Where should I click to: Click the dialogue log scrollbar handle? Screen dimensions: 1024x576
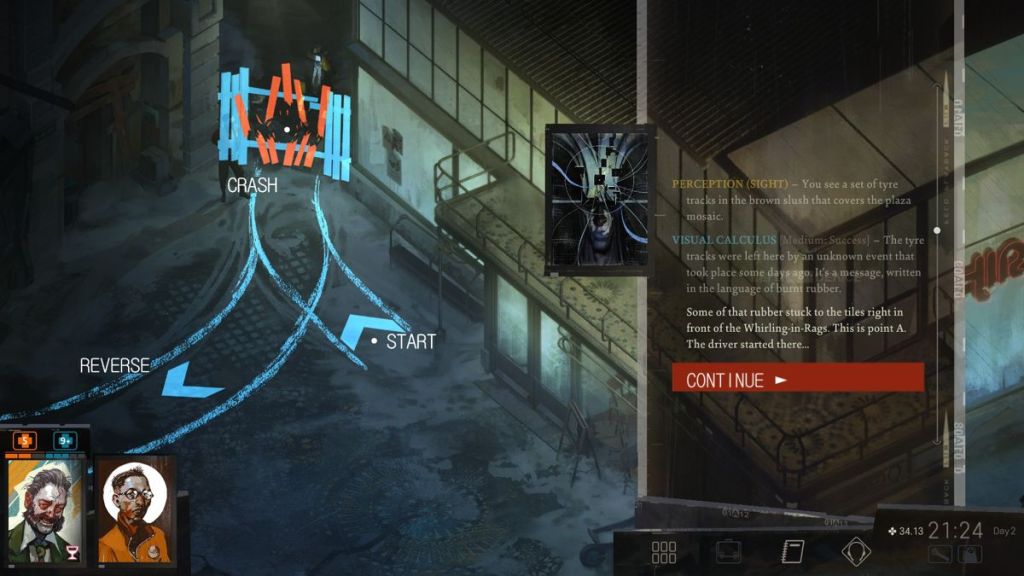(937, 230)
